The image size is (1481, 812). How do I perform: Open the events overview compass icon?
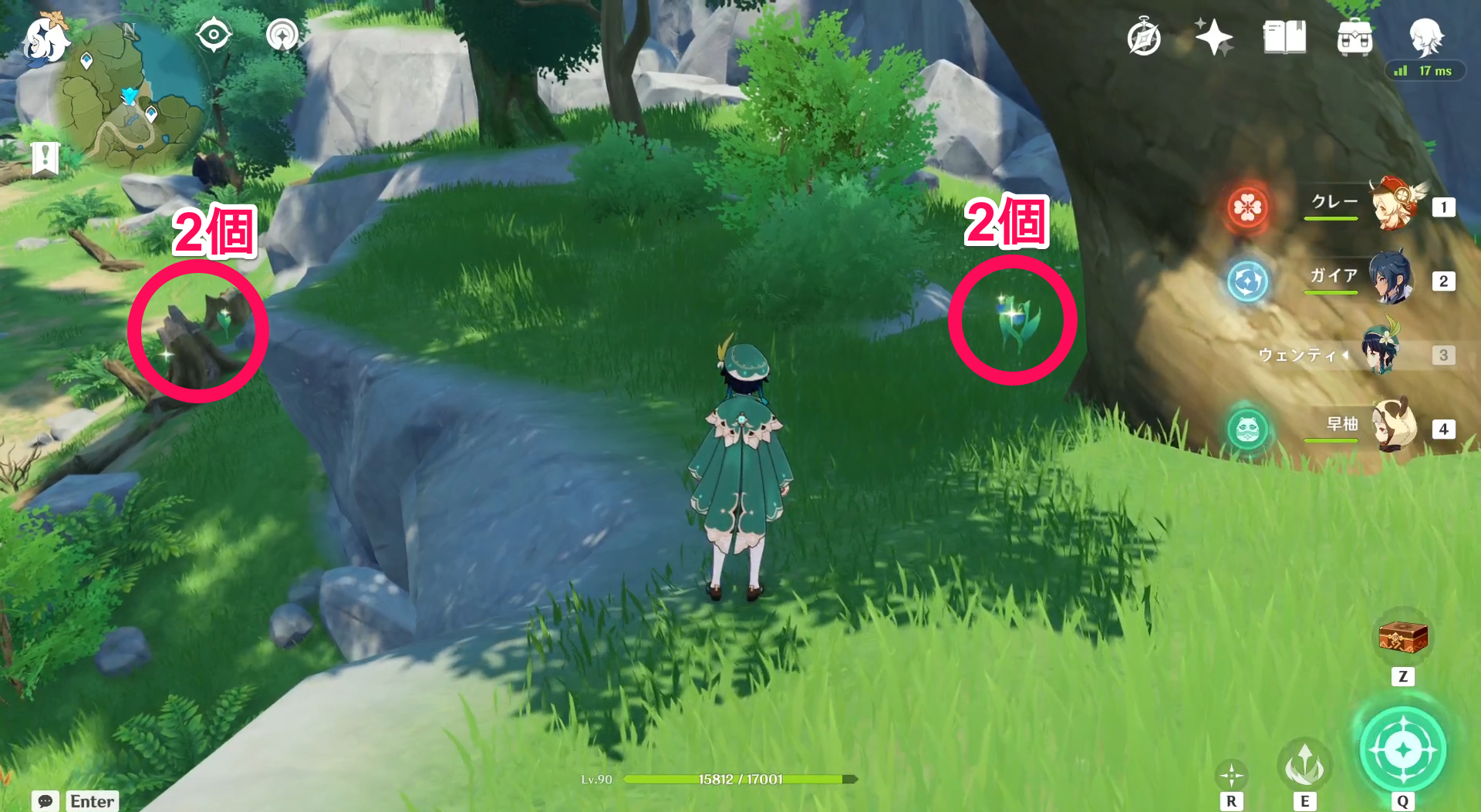click(x=1145, y=37)
